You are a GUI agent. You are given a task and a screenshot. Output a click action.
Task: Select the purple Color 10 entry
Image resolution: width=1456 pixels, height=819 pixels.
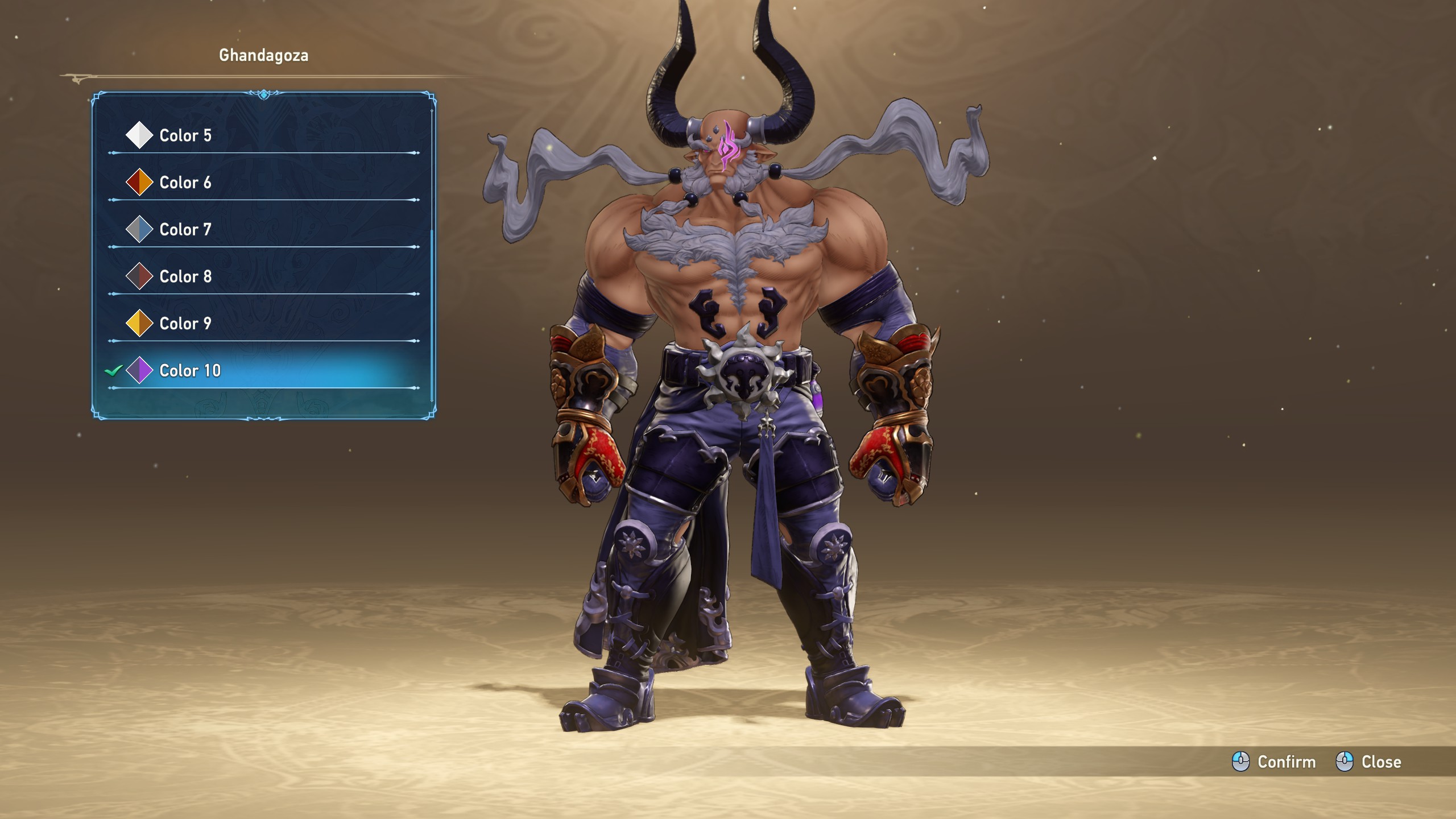click(x=190, y=371)
